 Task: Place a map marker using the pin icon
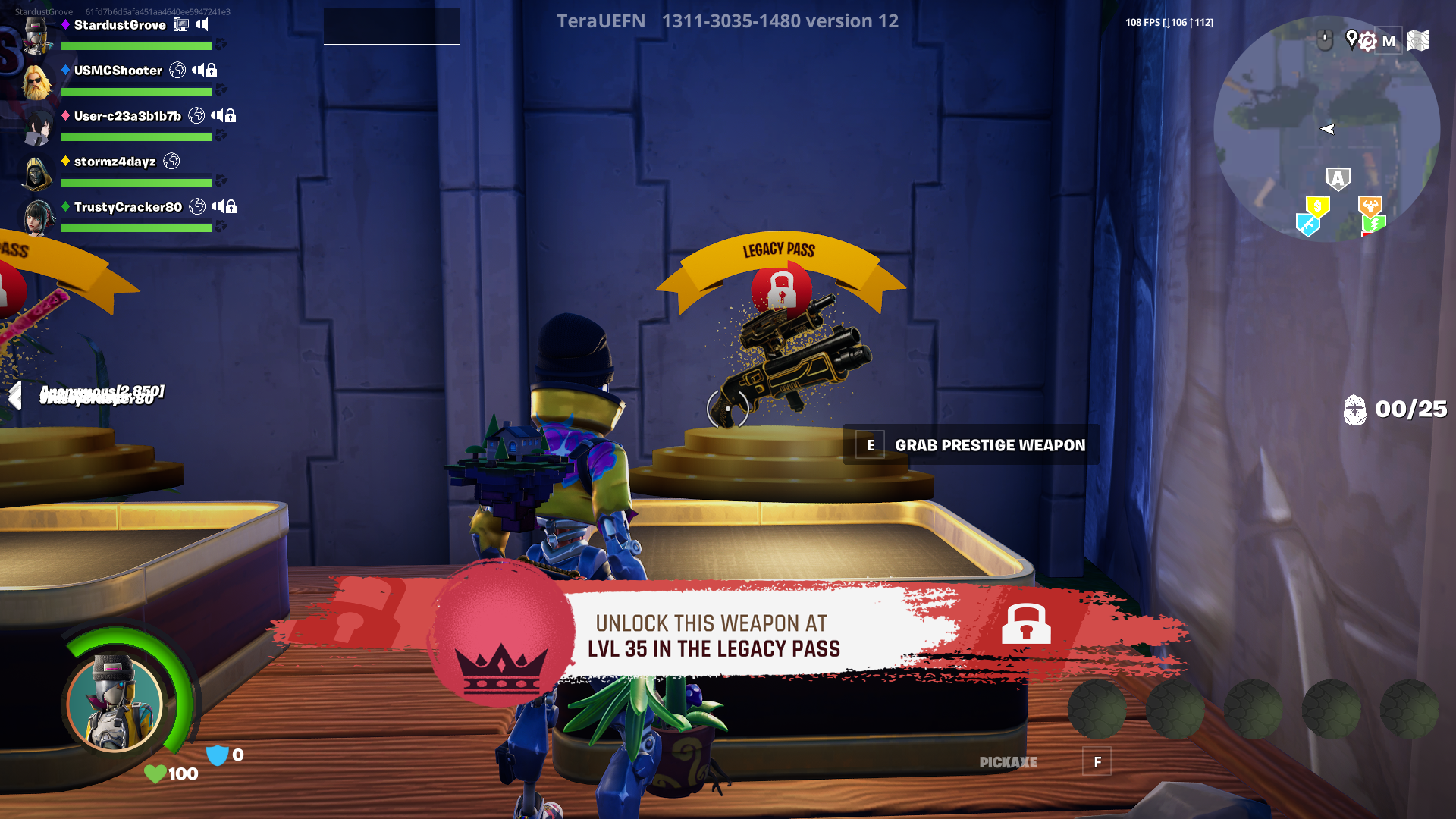pos(1353,39)
